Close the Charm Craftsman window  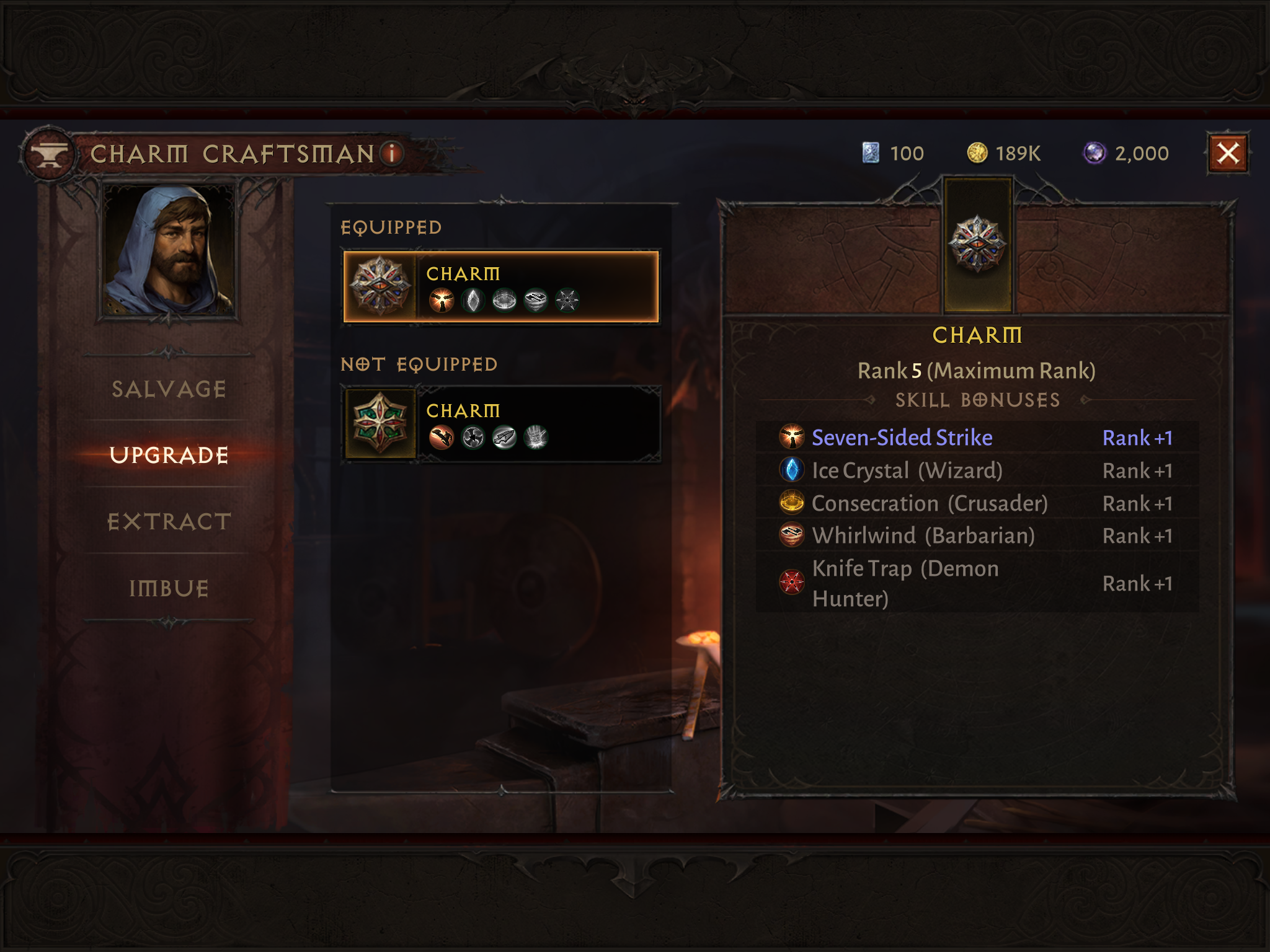[x=1227, y=153]
